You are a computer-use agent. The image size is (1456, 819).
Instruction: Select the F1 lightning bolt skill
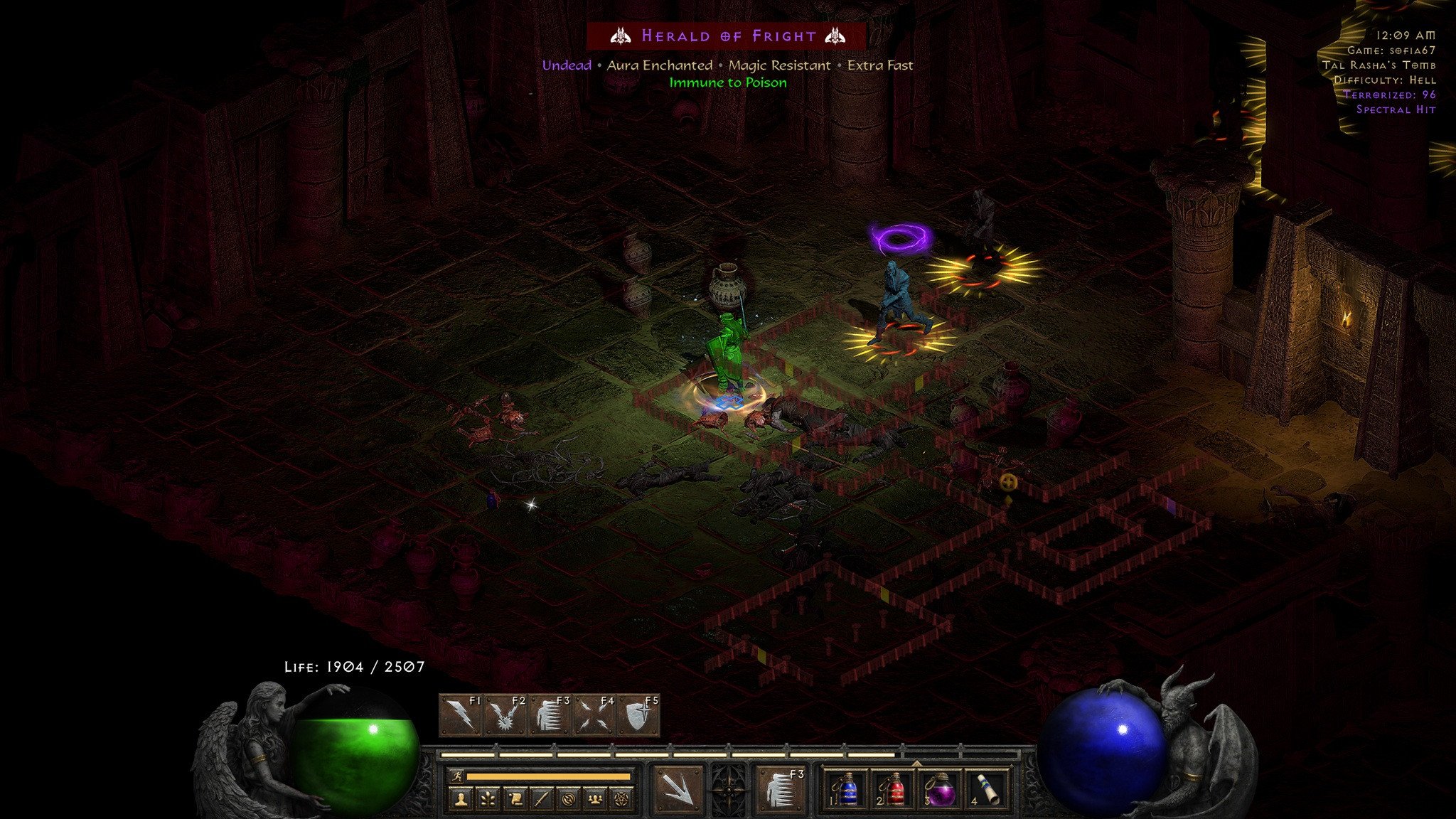(462, 715)
